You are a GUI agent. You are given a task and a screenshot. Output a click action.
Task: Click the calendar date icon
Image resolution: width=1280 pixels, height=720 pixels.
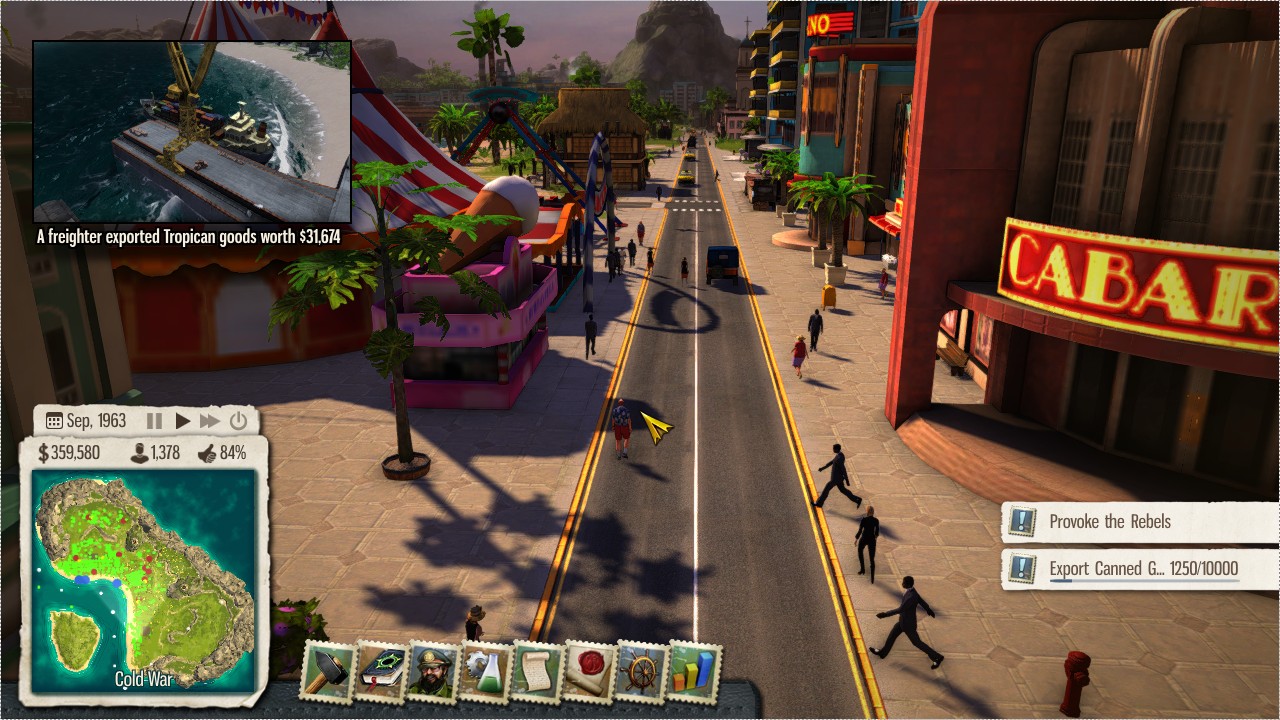(54, 421)
